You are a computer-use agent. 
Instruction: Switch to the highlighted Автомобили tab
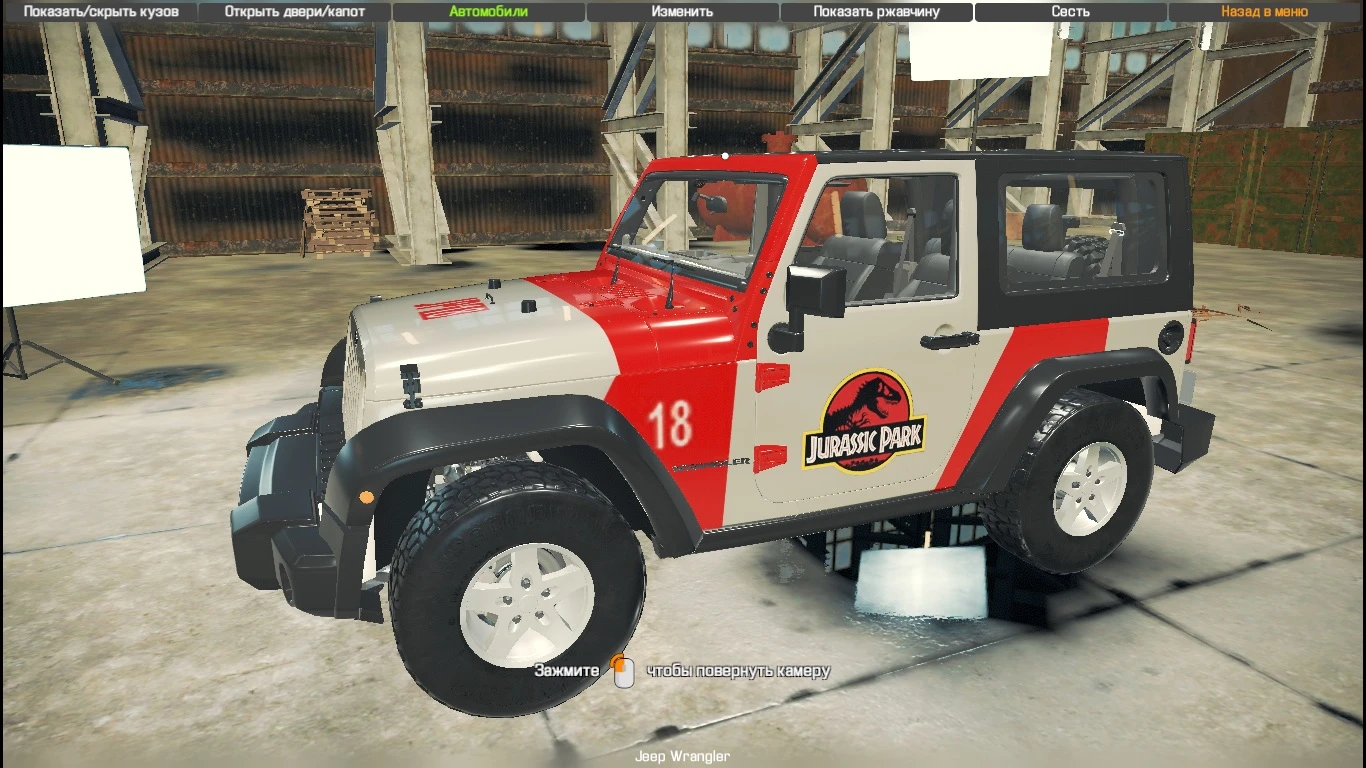coord(487,11)
